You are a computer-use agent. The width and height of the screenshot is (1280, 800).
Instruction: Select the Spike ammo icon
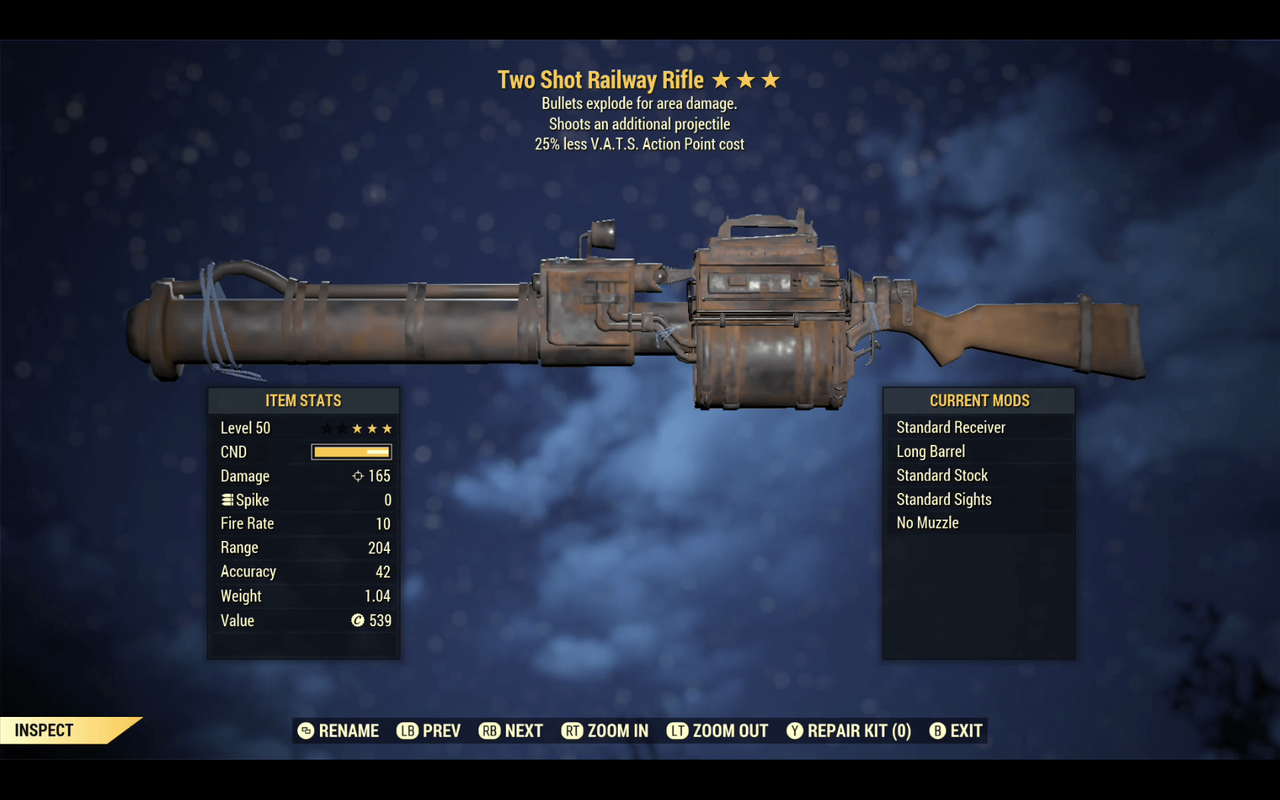coord(226,499)
